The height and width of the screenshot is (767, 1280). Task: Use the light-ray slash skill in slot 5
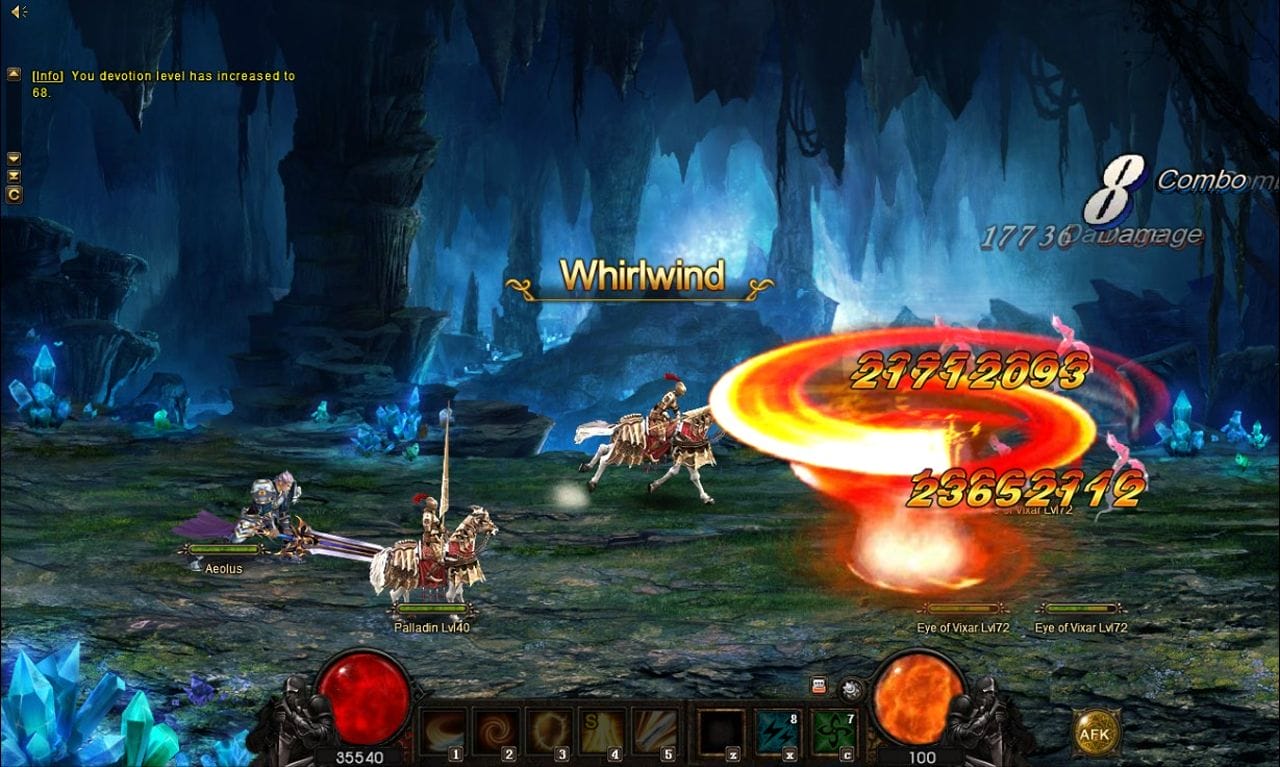[x=655, y=731]
